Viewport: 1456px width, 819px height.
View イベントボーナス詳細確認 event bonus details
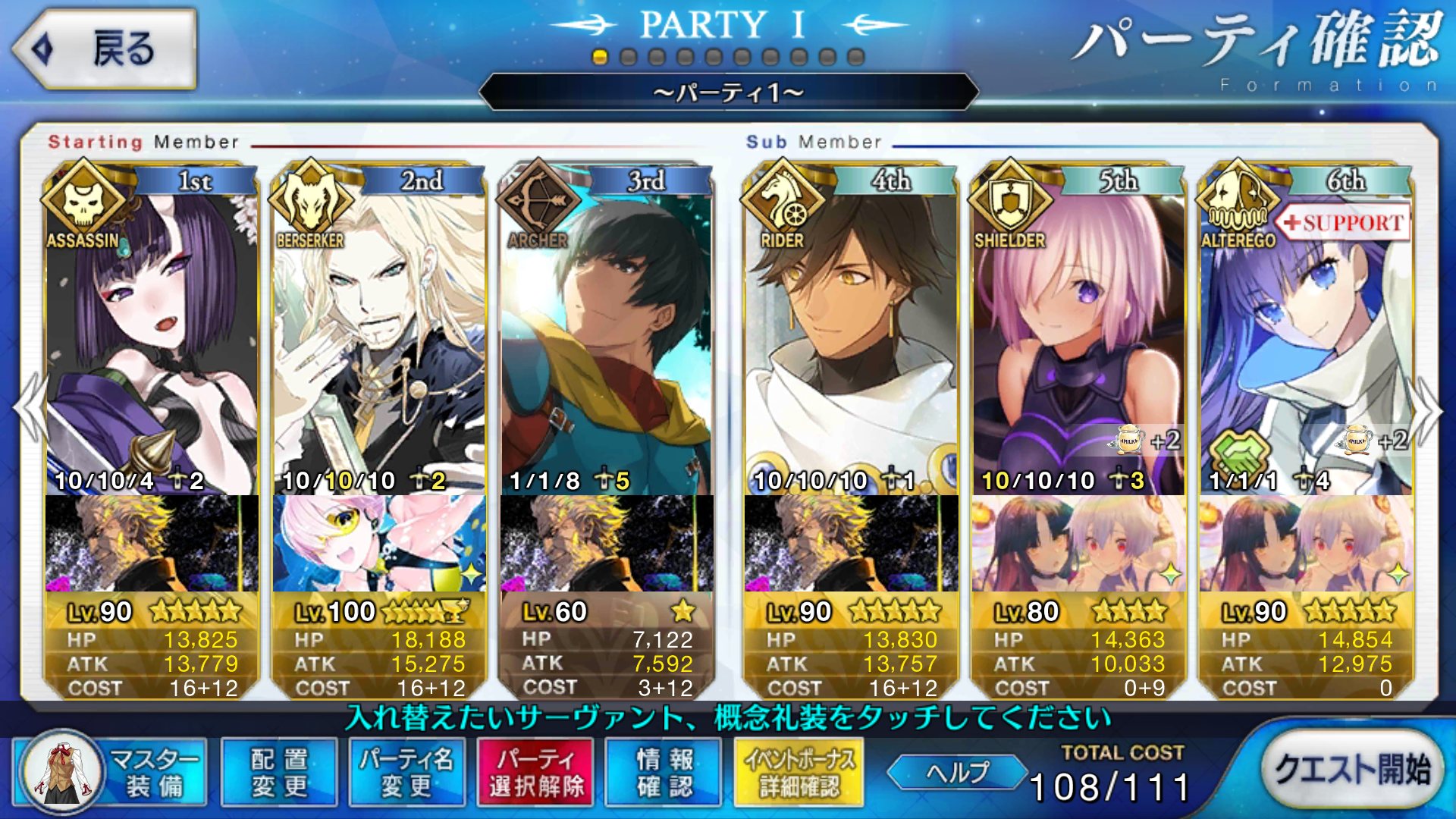(799, 772)
